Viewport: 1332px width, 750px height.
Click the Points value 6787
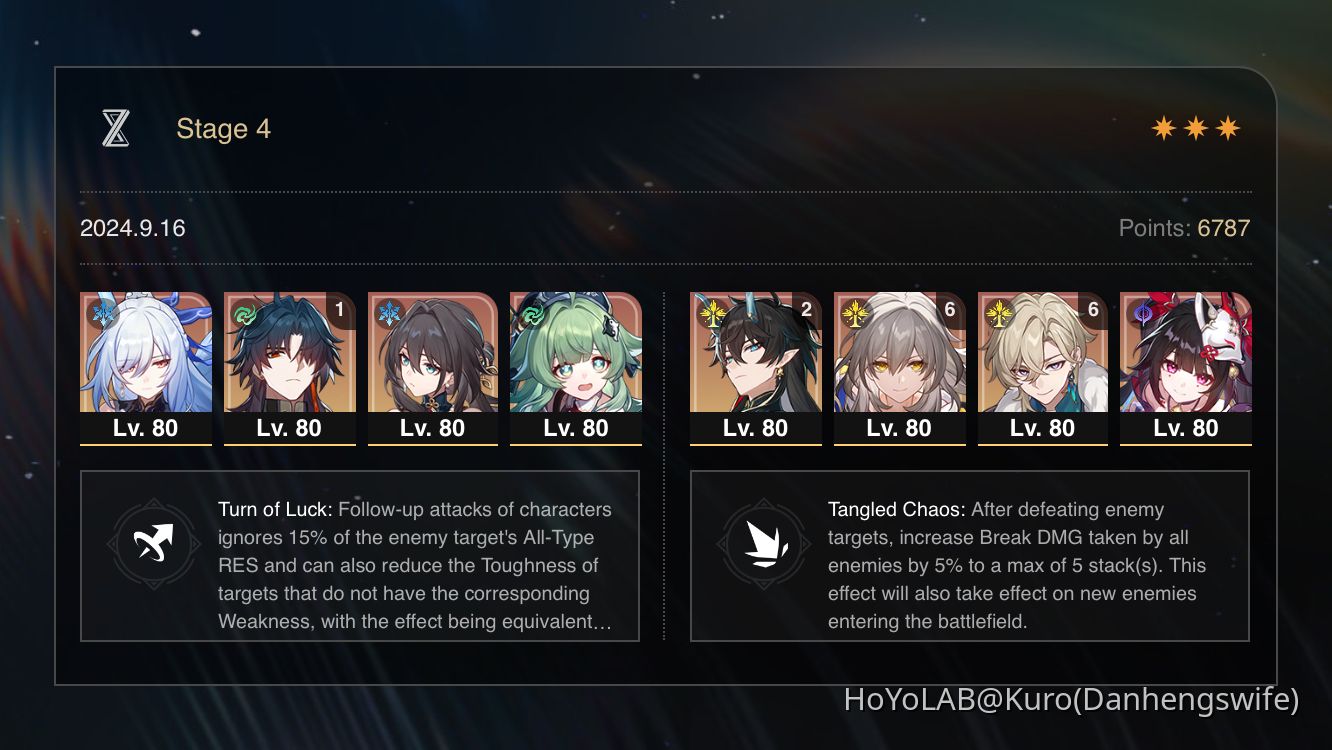[x=1222, y=228]
